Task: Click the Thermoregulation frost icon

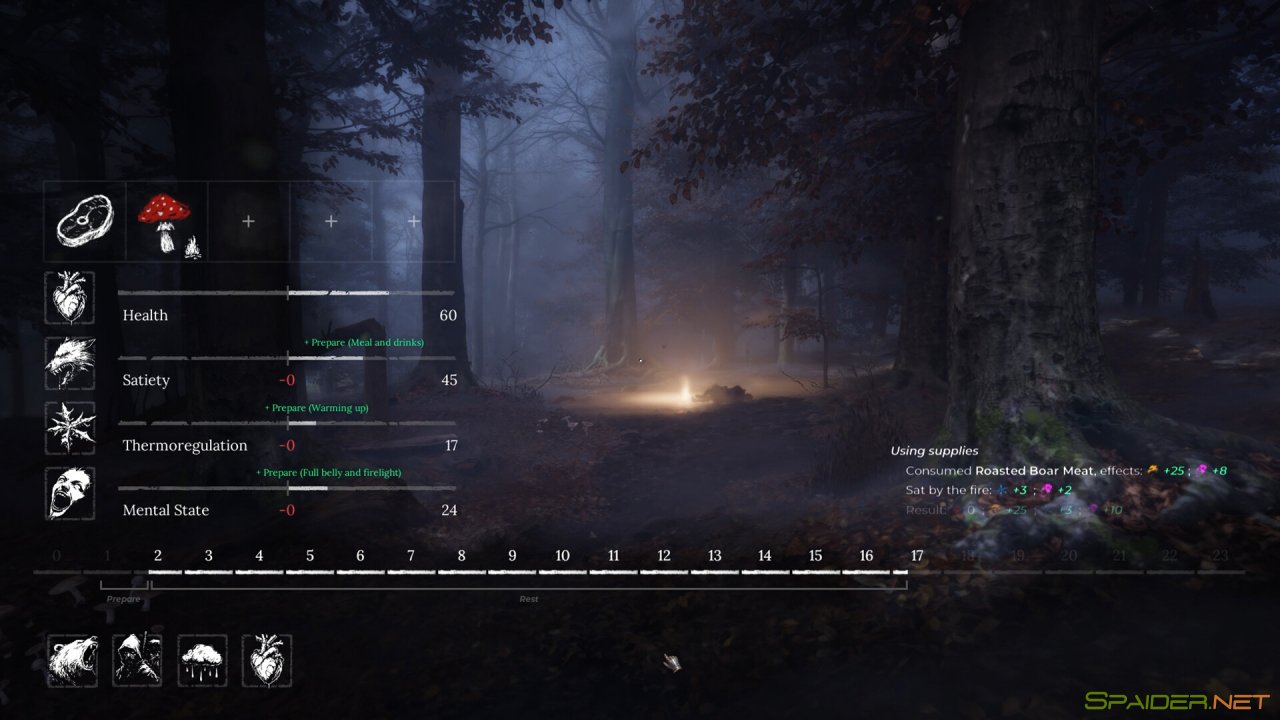Action: [x=70, y=428]
